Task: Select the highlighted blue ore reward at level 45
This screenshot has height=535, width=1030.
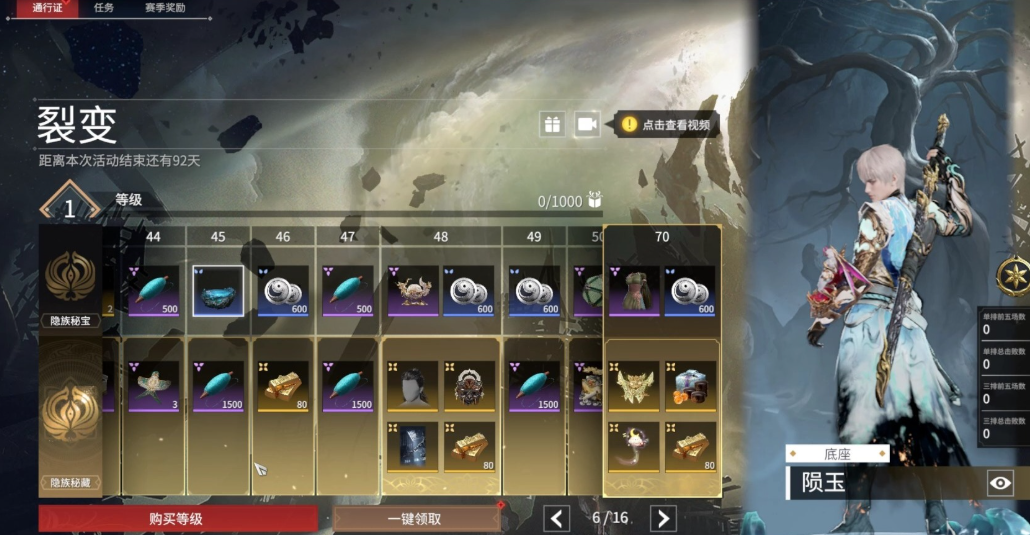Action: tap(218, 291)
